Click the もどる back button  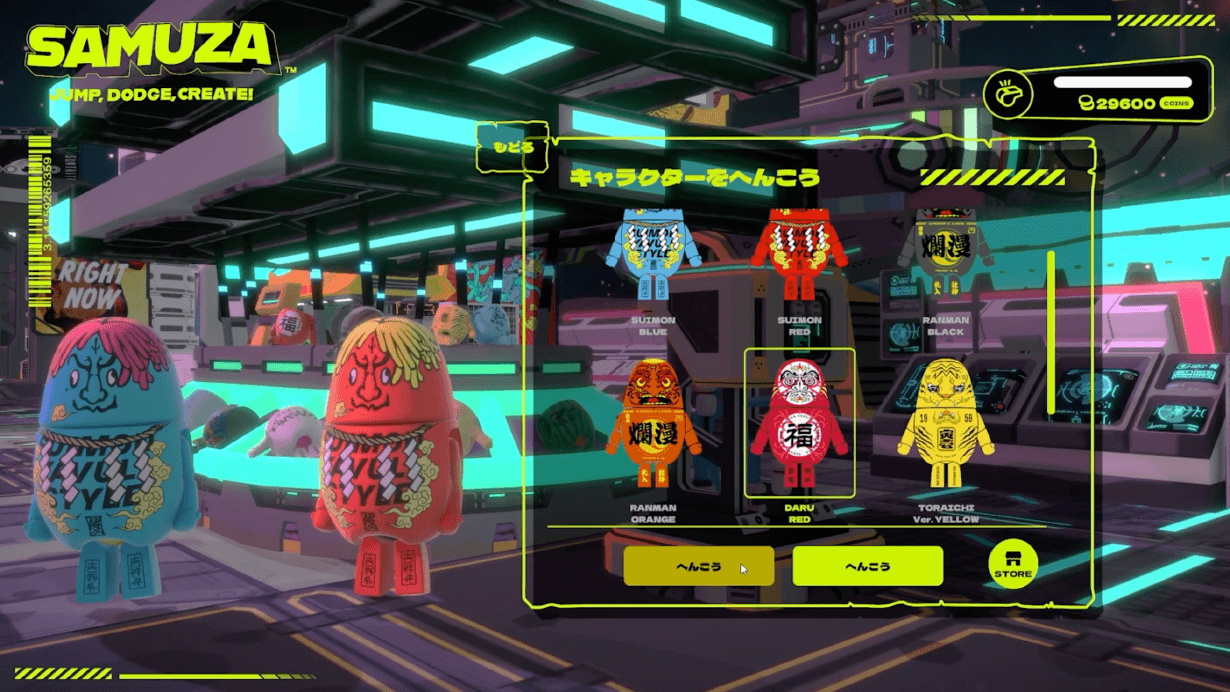click(513, 147)
